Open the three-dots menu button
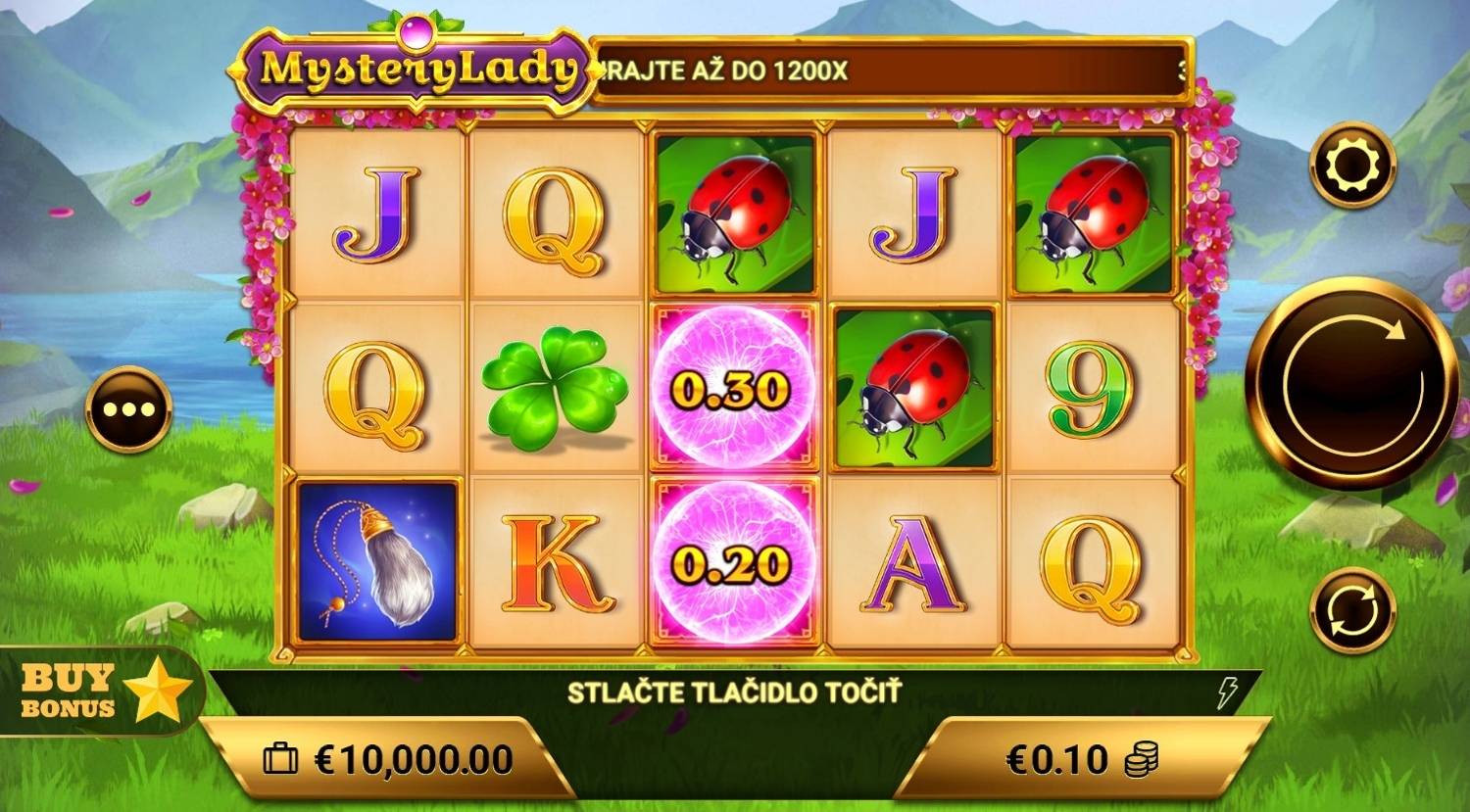Image resolution: width=1470 pixels, height=812 pixels. (128, 408)
